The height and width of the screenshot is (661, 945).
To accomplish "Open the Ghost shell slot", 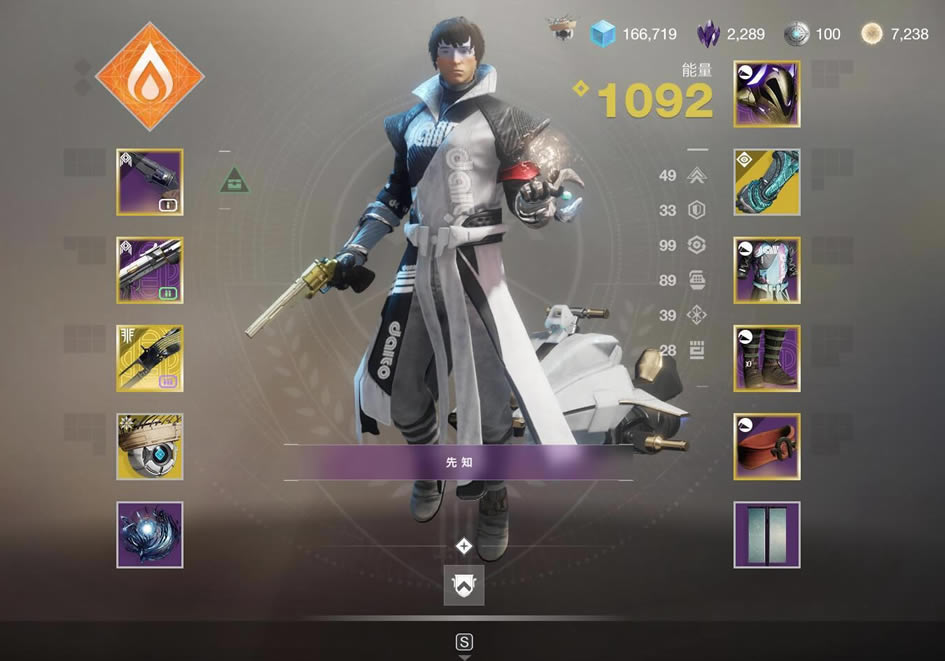I will [x=150, y=446].
